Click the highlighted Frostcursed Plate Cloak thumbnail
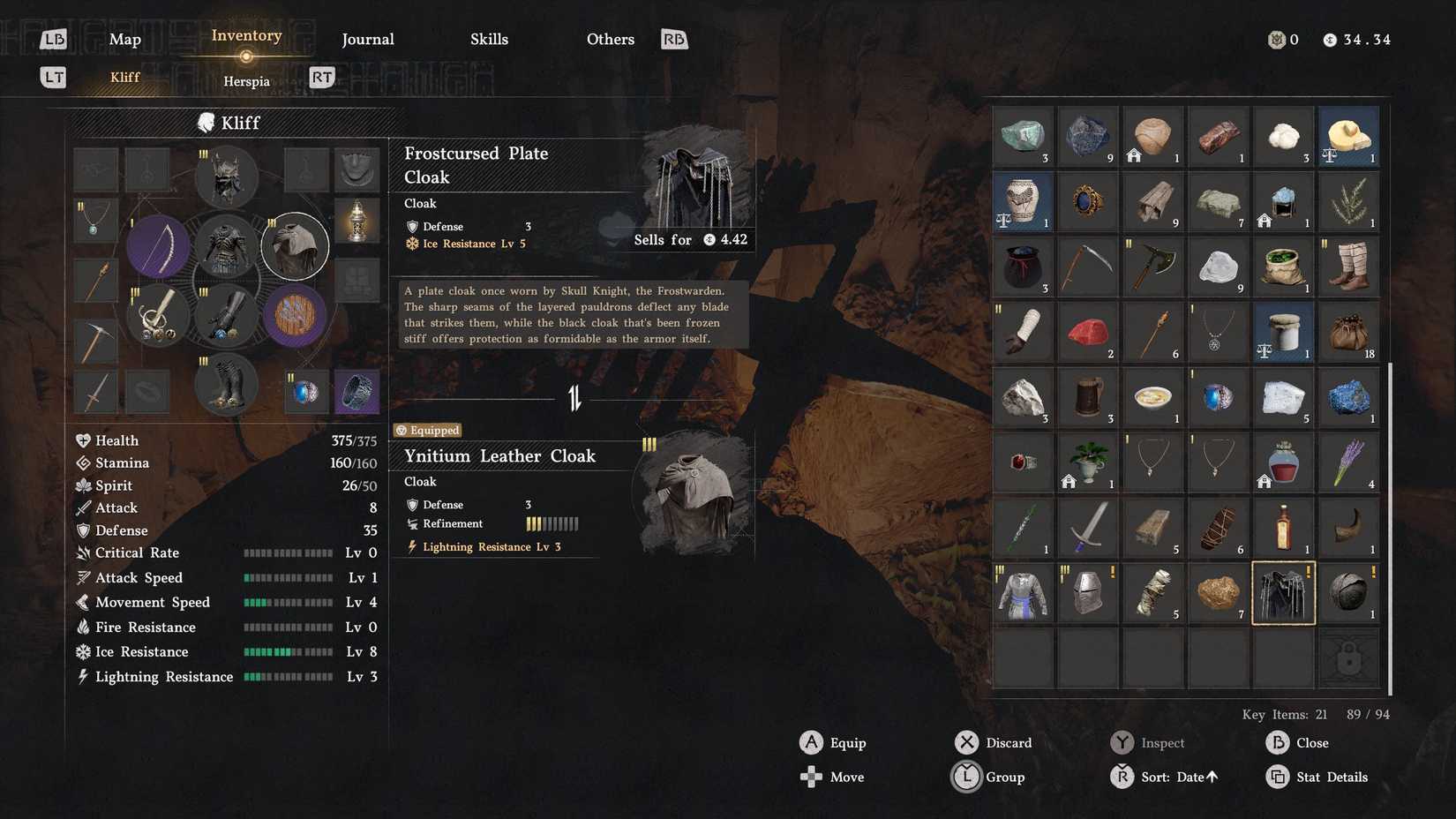The height and width of the screenshot is (819, 1456). [x=1283, y=592]
